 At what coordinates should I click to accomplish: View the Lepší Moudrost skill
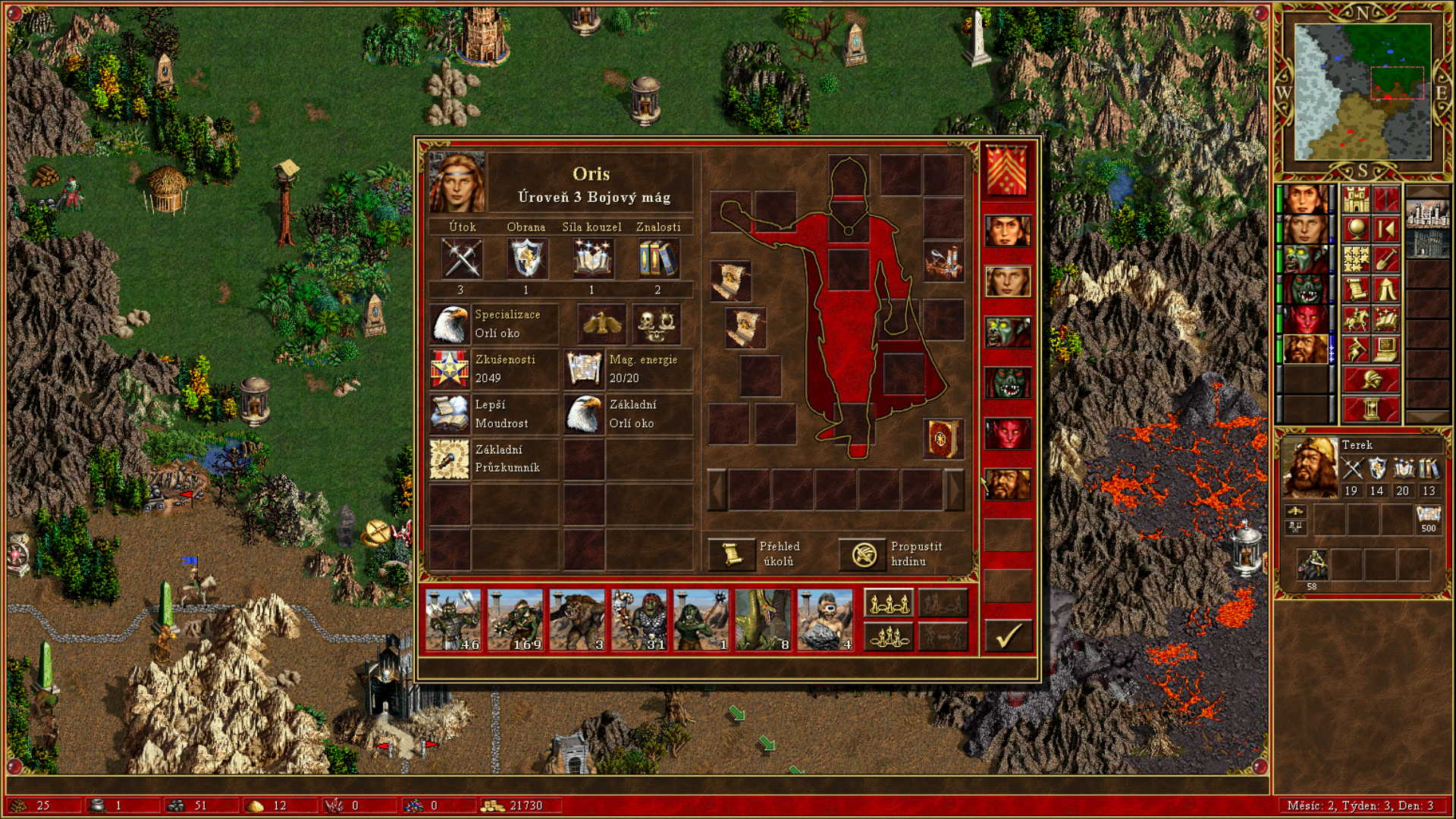coord(450,414)
